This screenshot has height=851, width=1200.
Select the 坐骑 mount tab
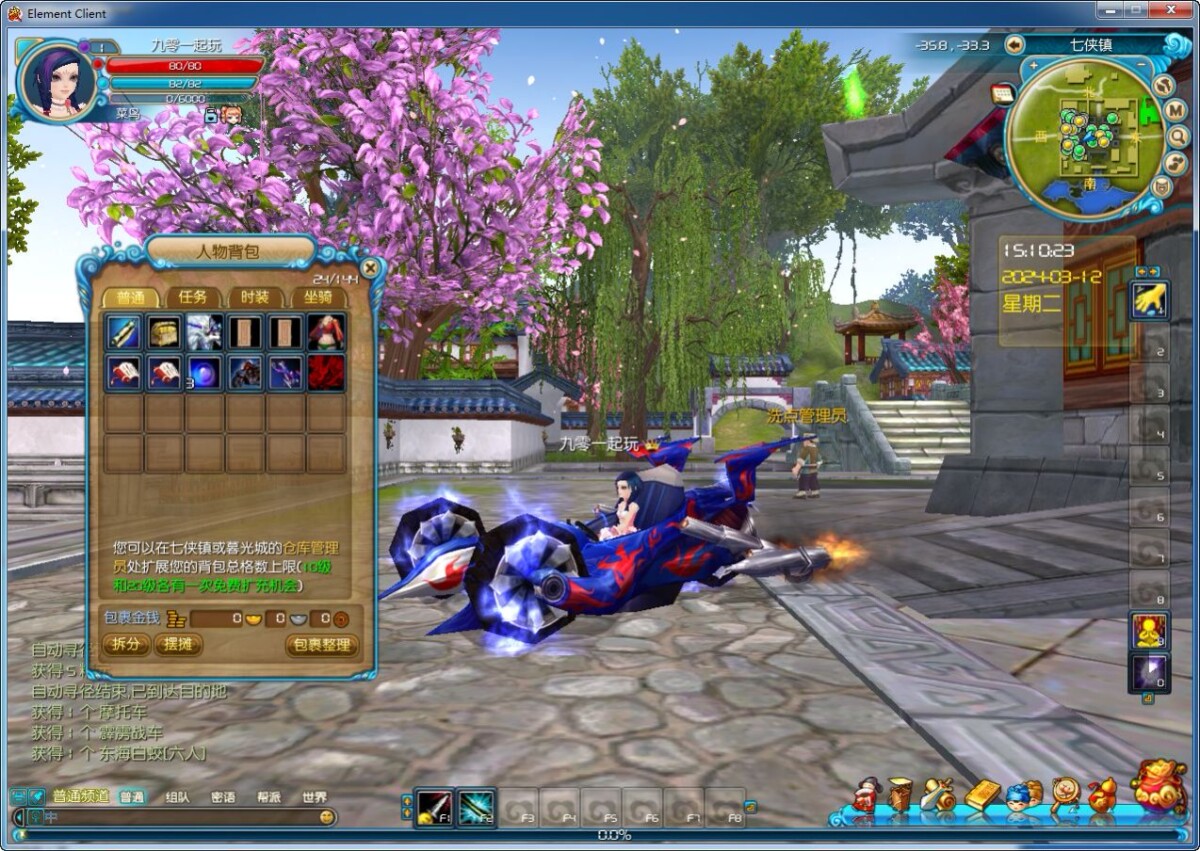click(x=317, y=297)
